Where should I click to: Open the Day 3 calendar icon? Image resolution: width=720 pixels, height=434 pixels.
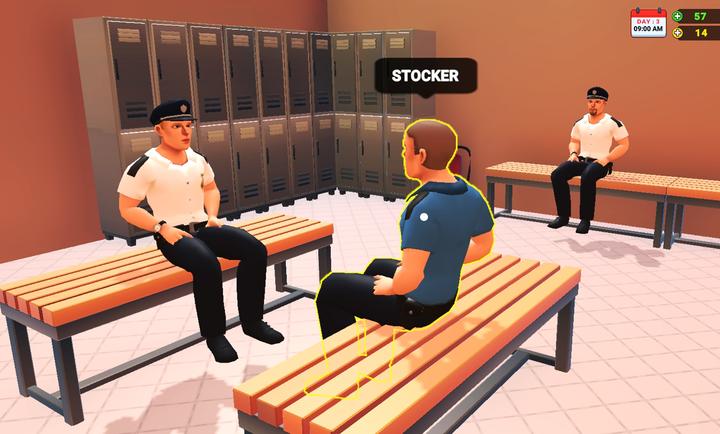(647, 23)
